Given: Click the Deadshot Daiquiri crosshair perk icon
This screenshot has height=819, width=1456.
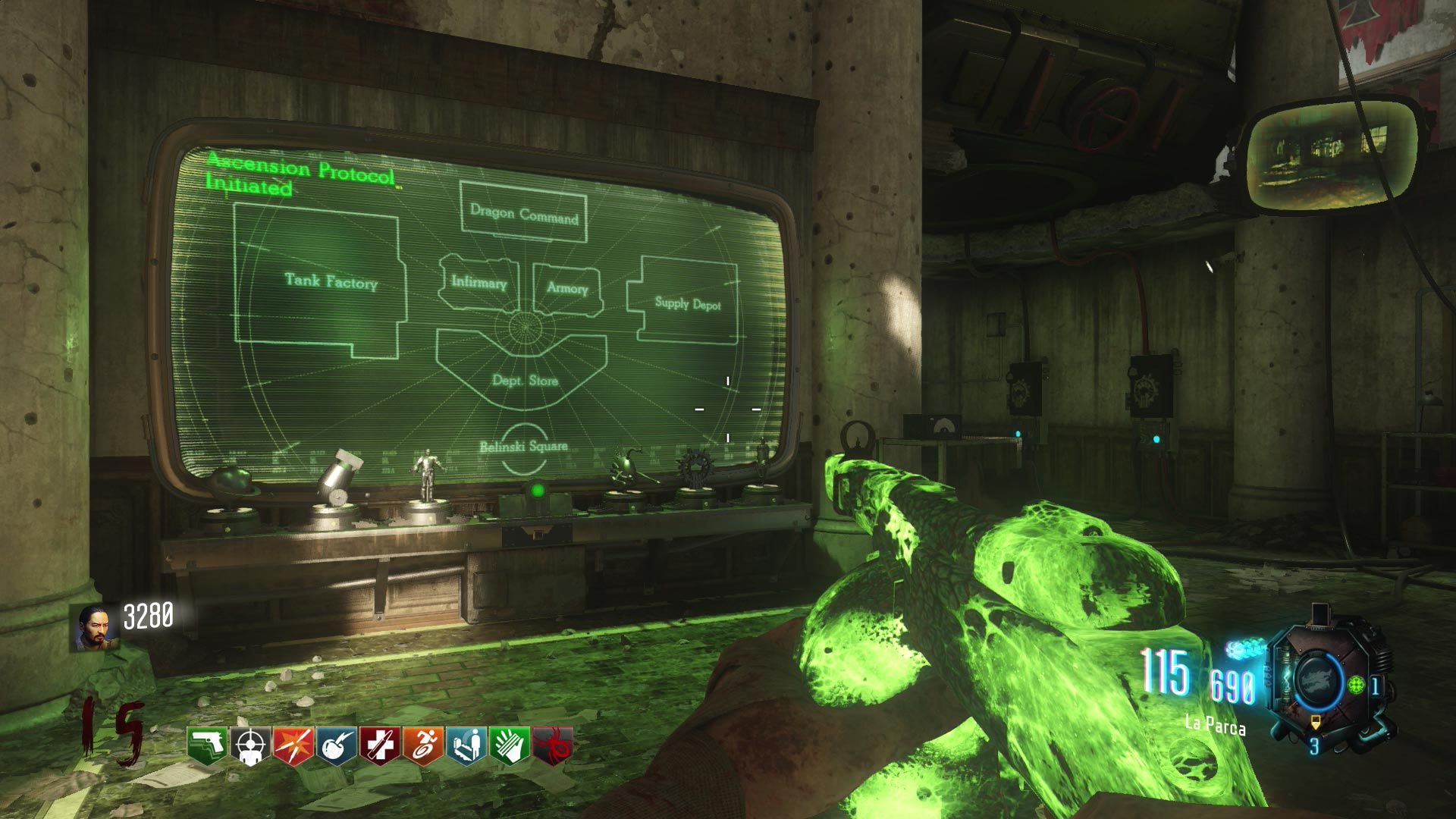Looking at the screenshot, I should click(x=249, y=746).
